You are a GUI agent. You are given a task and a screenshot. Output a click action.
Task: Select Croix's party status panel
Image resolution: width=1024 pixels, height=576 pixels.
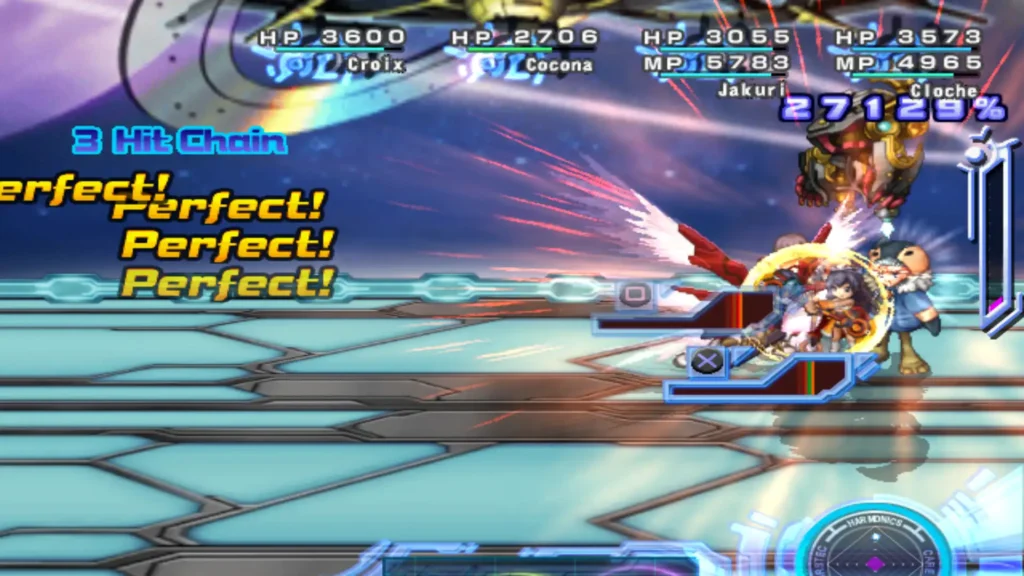[x=332, y=50]
